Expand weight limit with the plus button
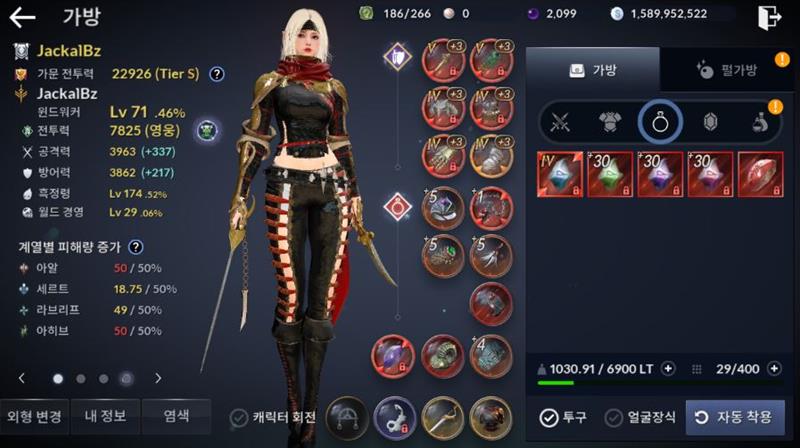Viewport: 800px width, 448px height. point(668,368)
